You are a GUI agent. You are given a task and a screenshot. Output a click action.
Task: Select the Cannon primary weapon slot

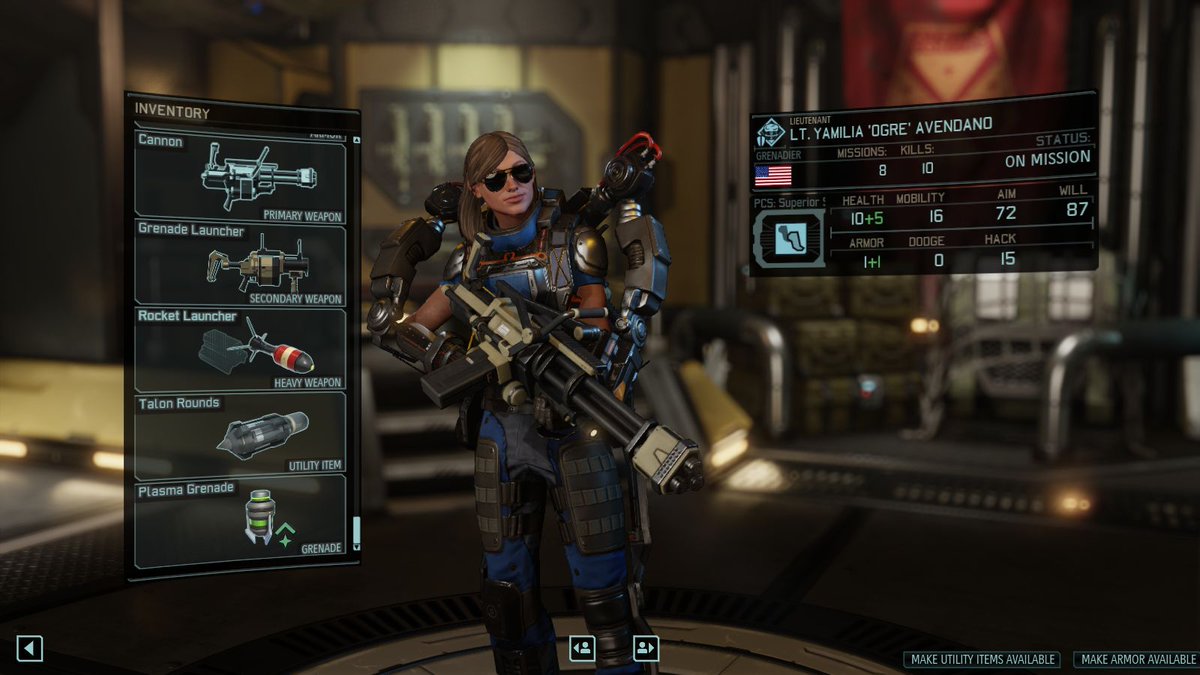[x=240, y=177]
